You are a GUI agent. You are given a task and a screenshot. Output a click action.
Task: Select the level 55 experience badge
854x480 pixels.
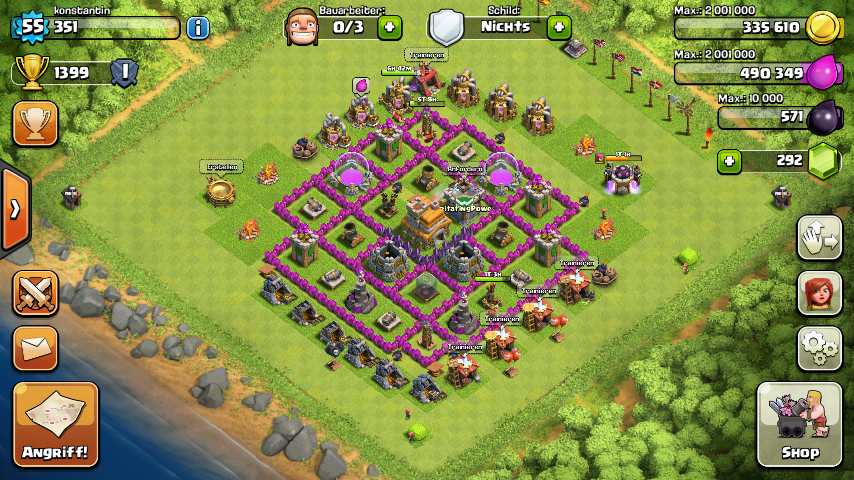tap(32, 27)
